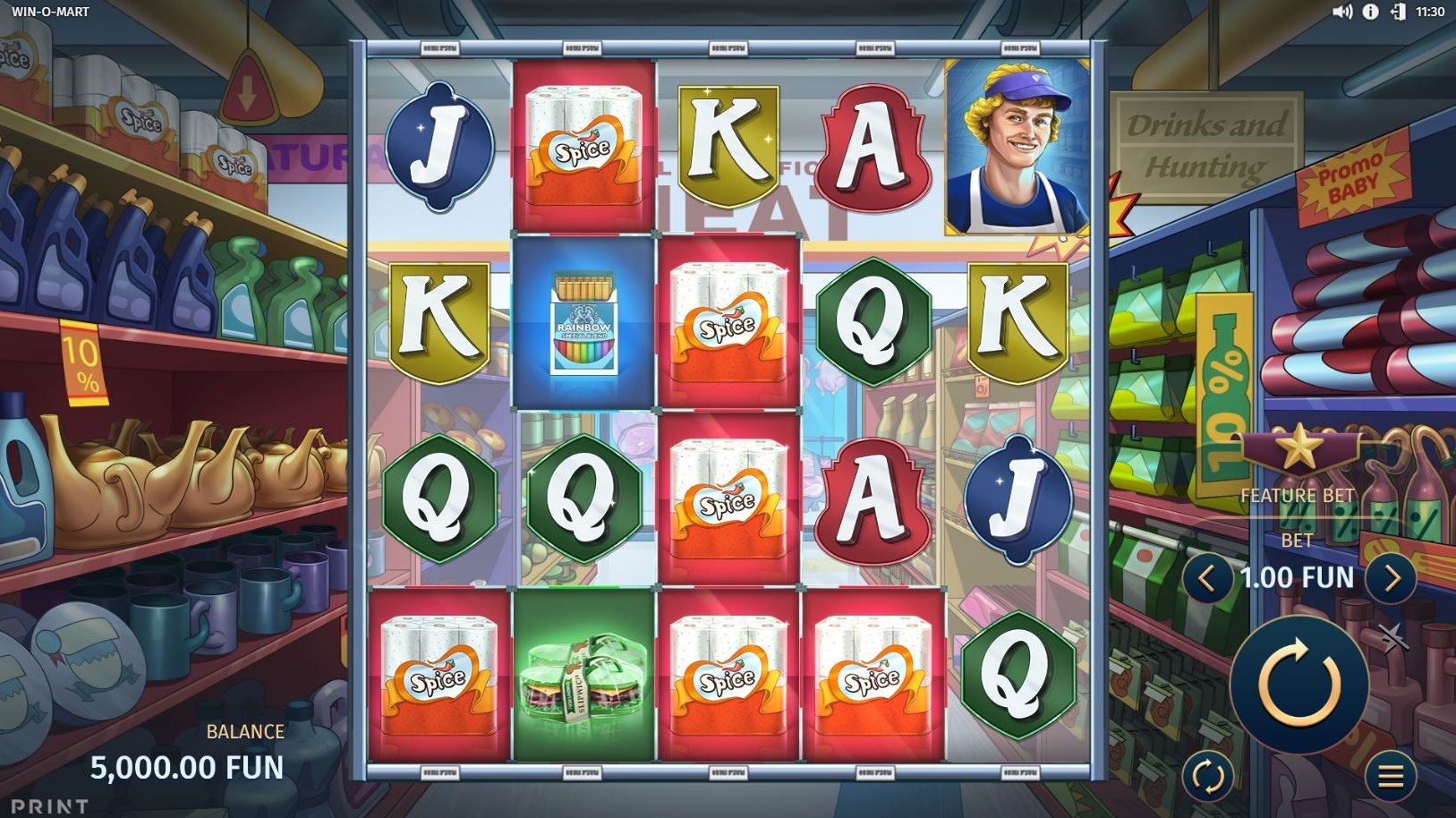The image size is (1456, 818).
Task: Click the WIN-O-MART title top-left
Action: click(52, 13)
